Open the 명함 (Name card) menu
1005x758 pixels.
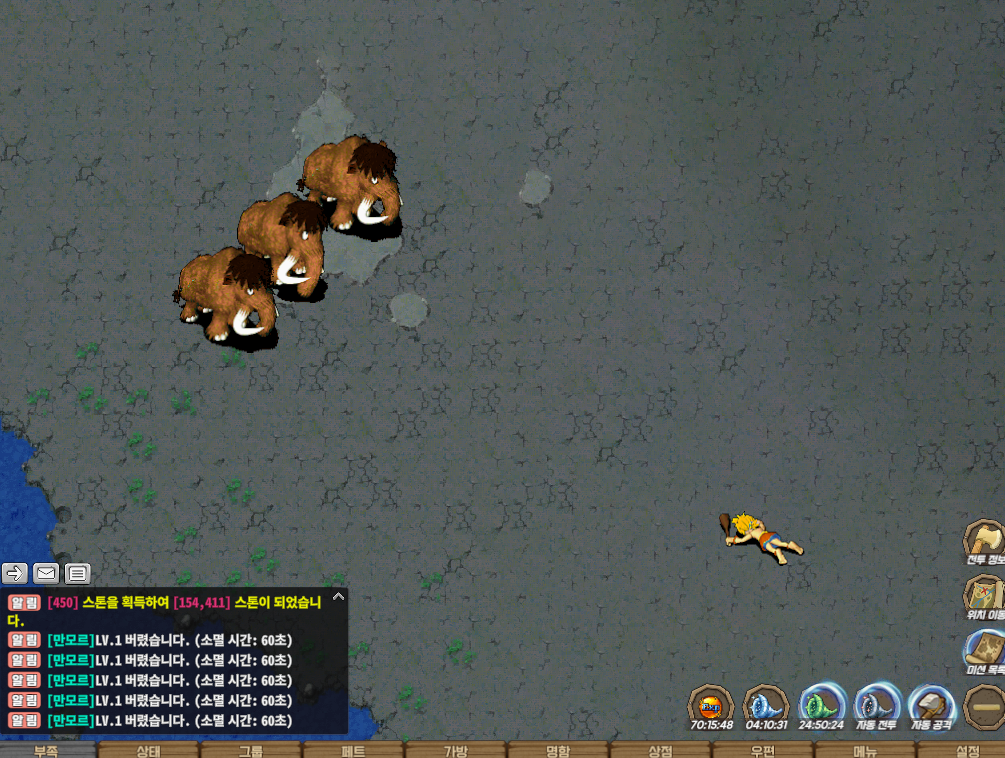point(558,750)
